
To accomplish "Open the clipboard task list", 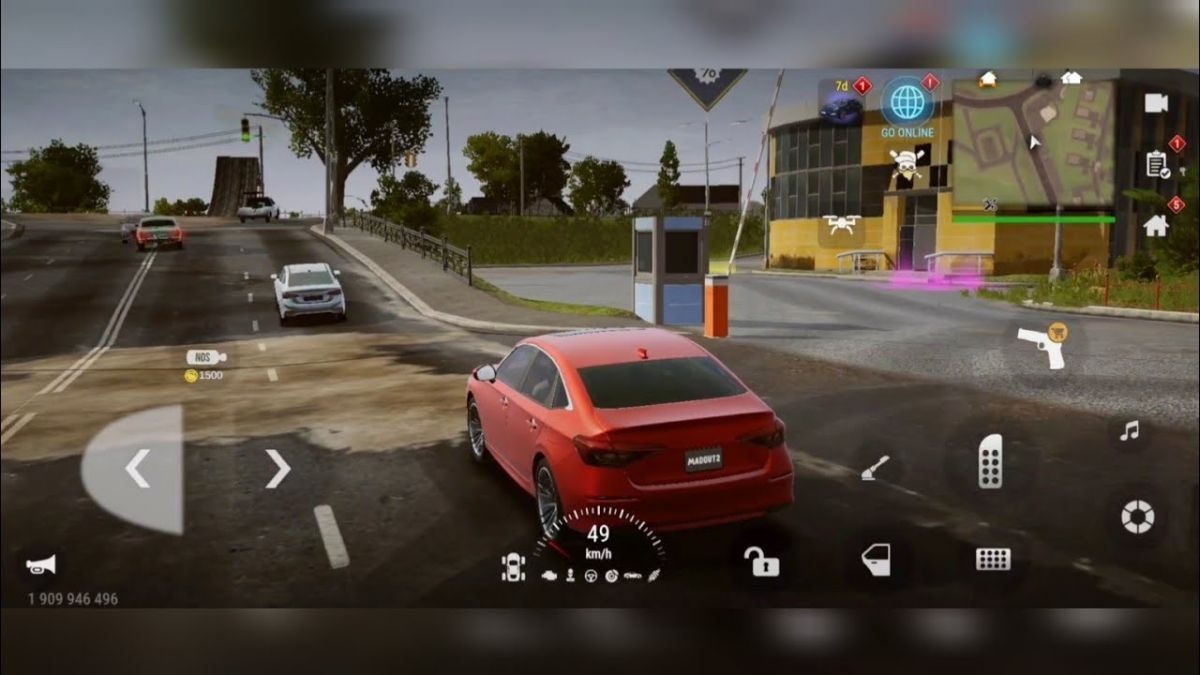I will click(1157, 164).
